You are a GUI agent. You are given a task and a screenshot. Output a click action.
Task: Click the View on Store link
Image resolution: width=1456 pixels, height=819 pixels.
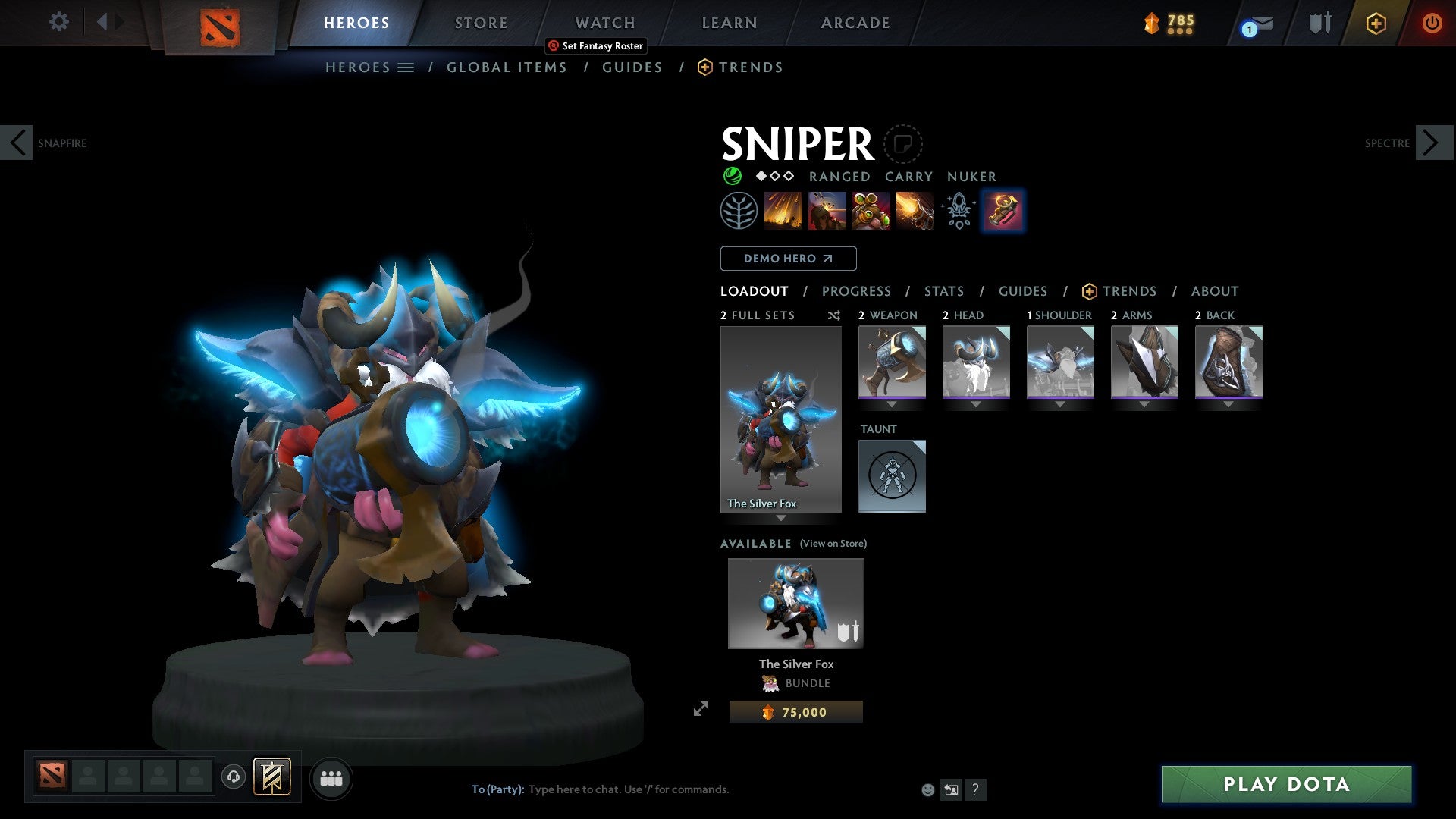[834, 543]
